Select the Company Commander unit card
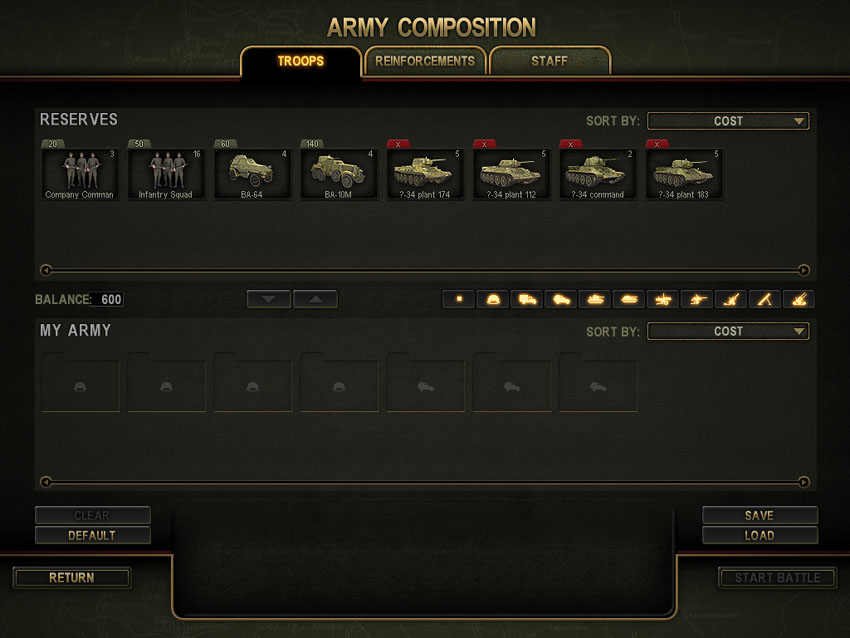Viewport: 850px width, 638px height. tap(80, 173)
